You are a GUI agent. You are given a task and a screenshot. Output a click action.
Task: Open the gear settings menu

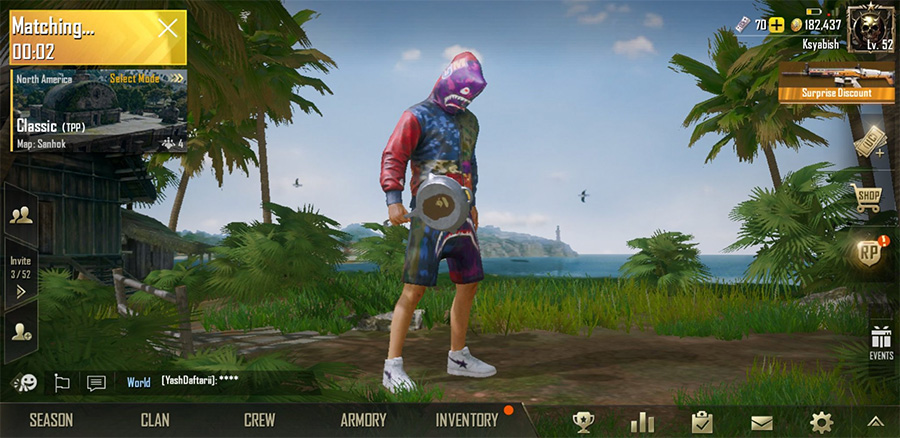(x=821, y=422)
